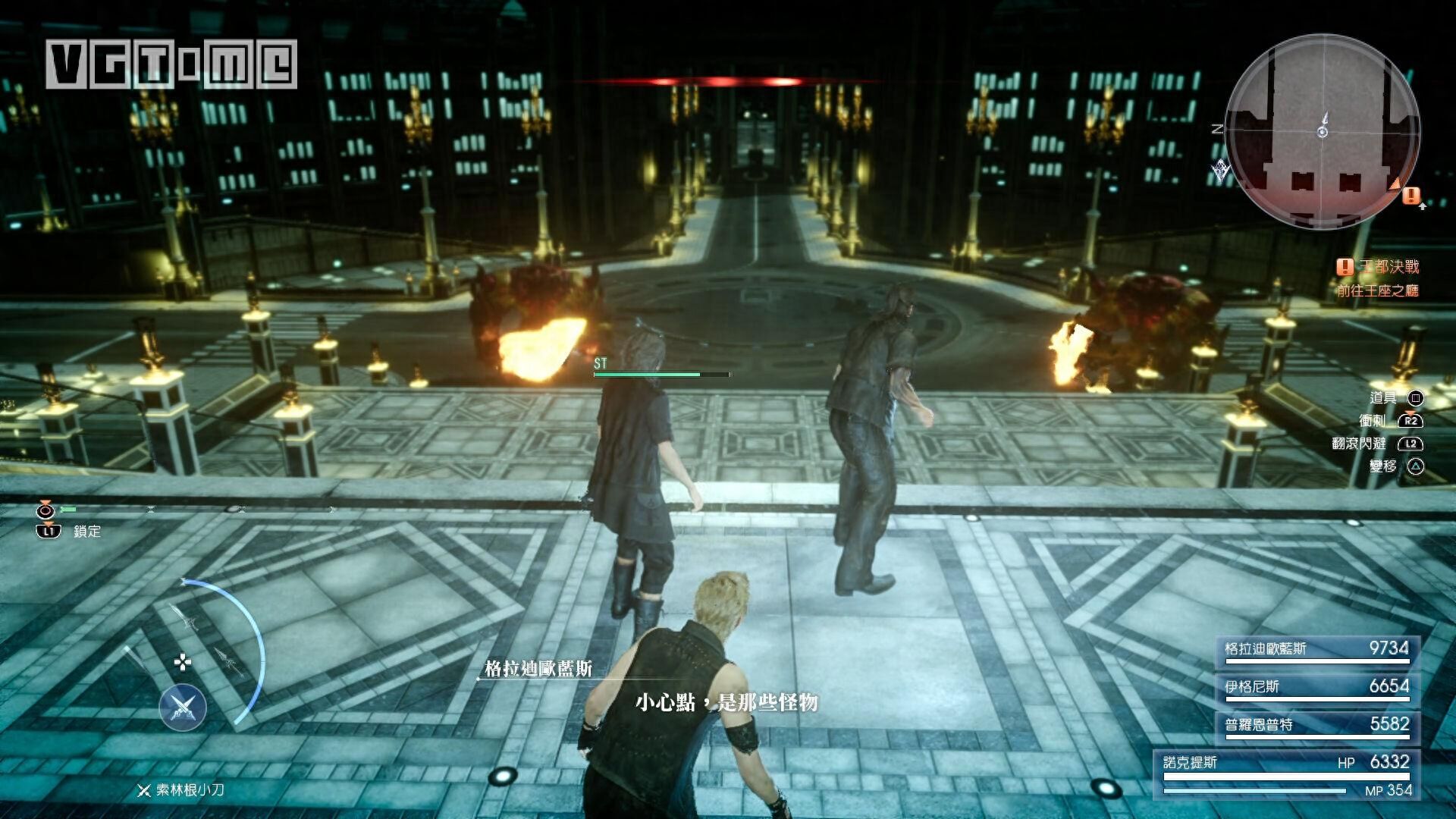
Task: Switch to the spear weapon slot
Action: coord(229,662)
